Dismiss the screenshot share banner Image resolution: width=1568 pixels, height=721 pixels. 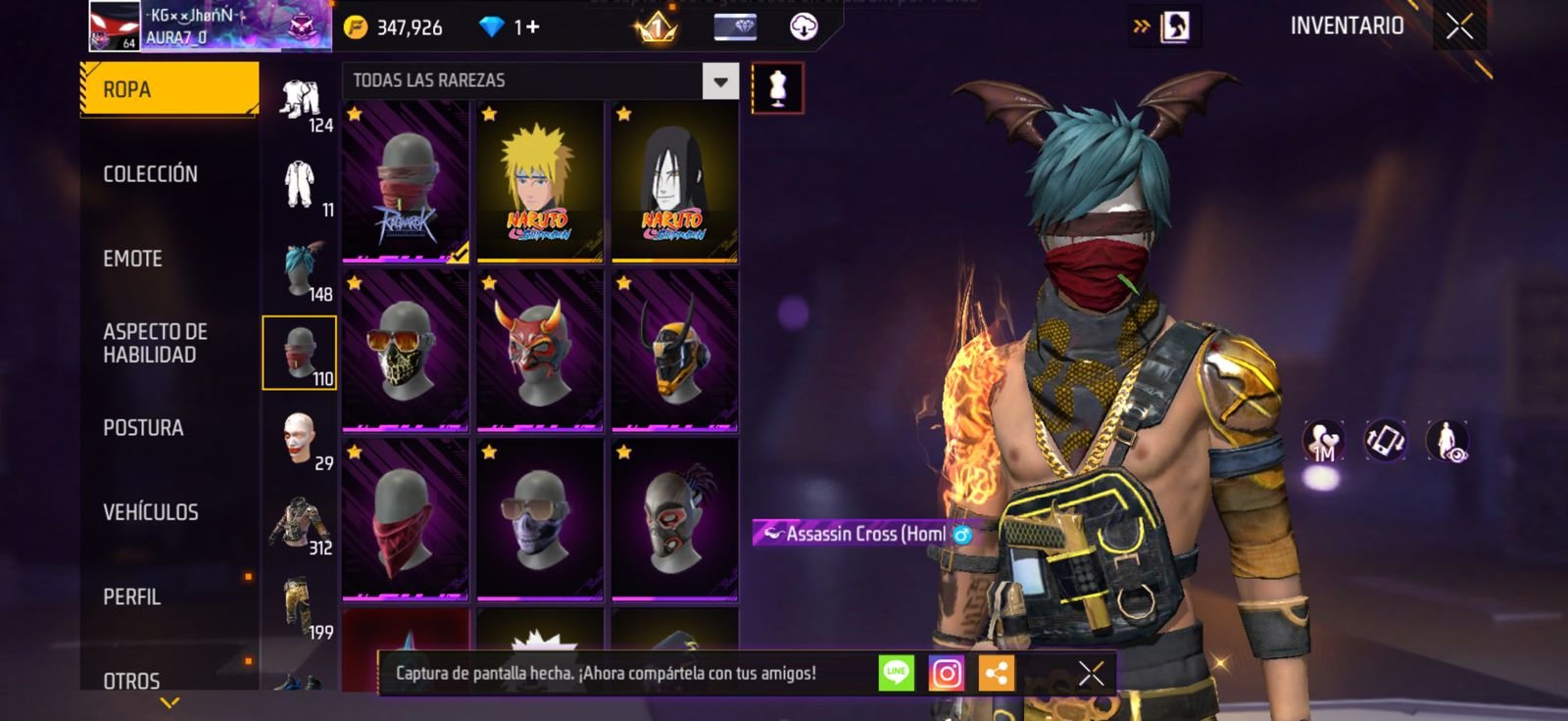click(x=1091, y=674)
